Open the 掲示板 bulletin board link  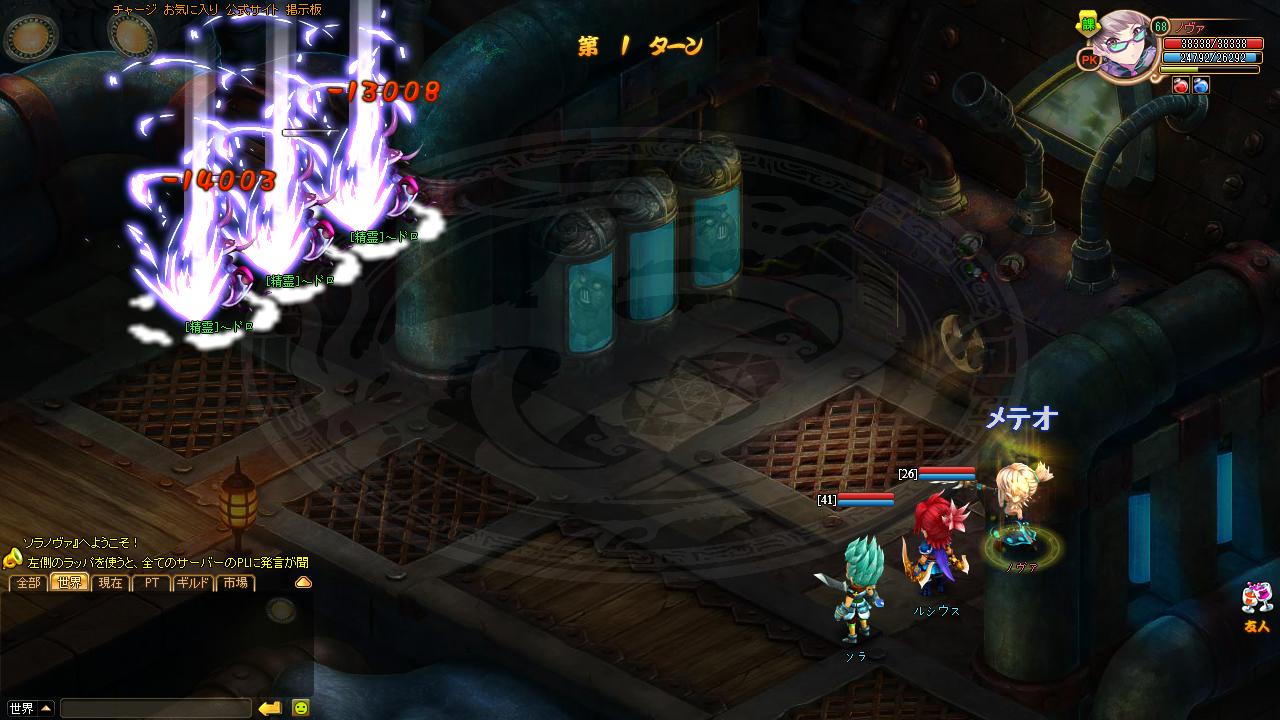(304, 9)
